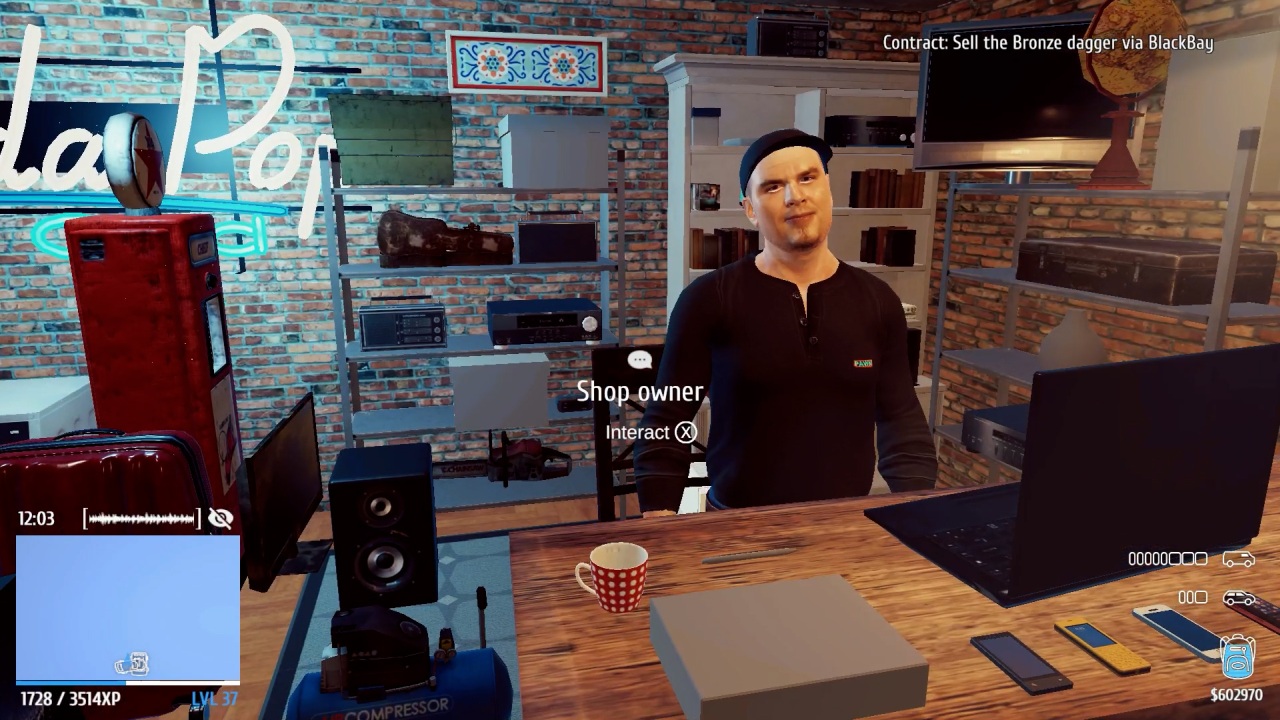Toggle HUD visibility with the crossed-eye icon
1280x720 pixels.
(x=220, y=519)
